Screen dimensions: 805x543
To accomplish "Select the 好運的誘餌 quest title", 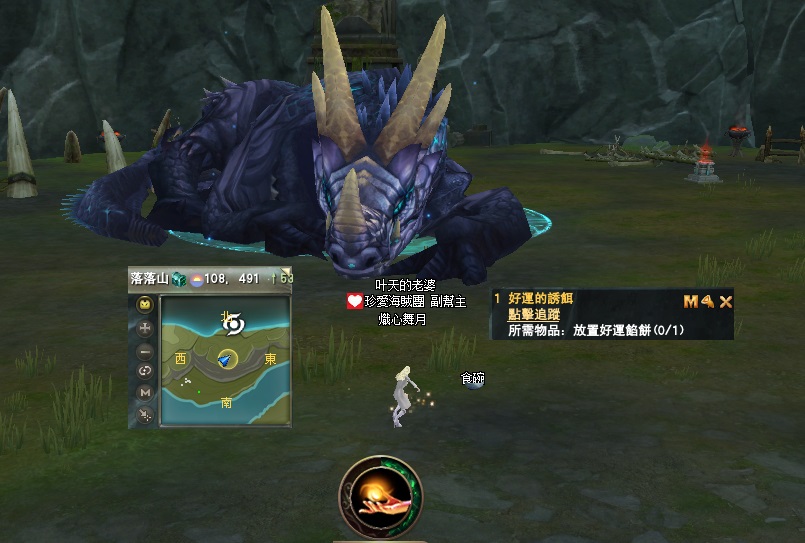I will (541, 299).
